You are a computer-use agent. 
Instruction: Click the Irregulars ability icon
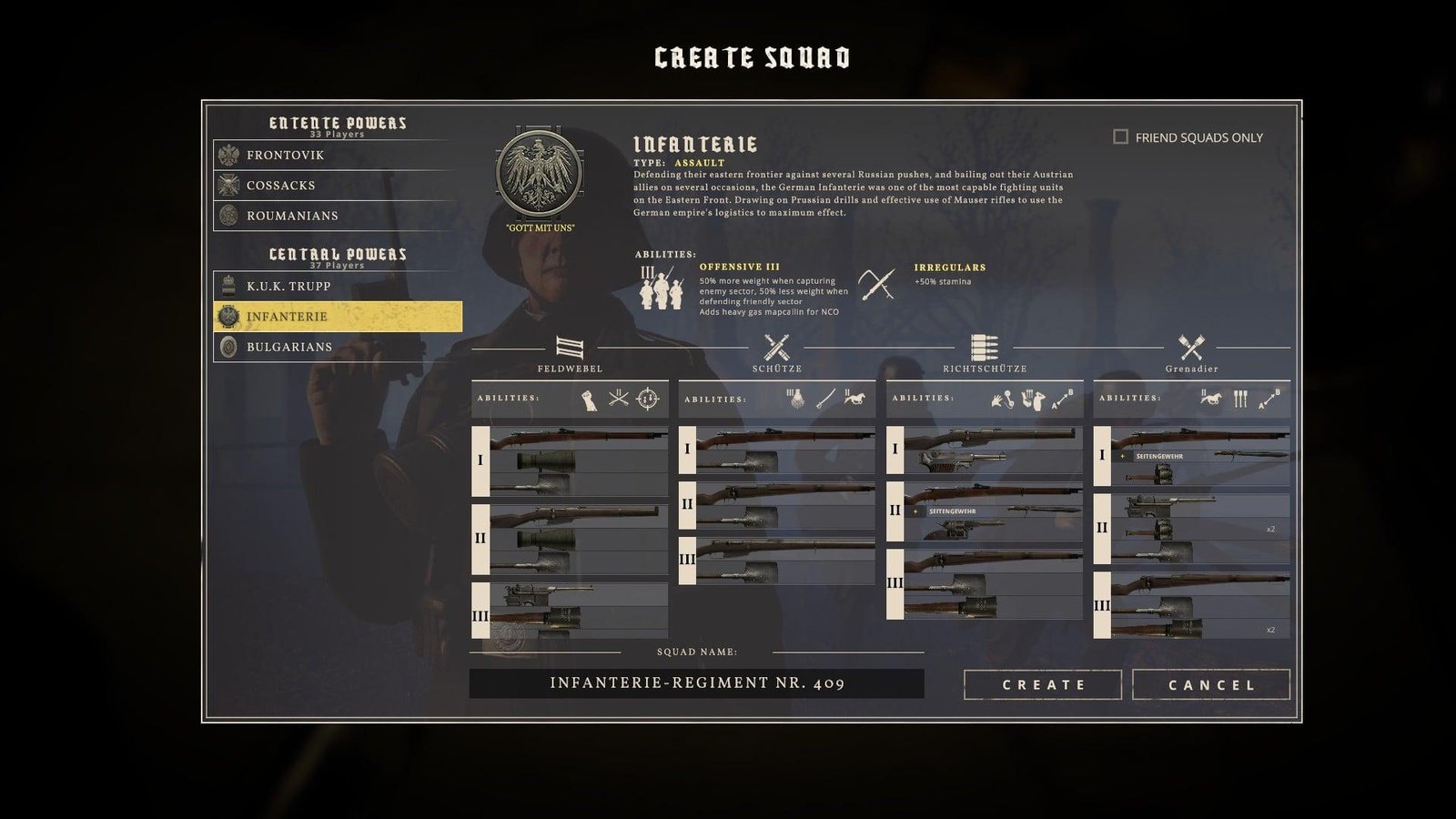pos(877,284)
